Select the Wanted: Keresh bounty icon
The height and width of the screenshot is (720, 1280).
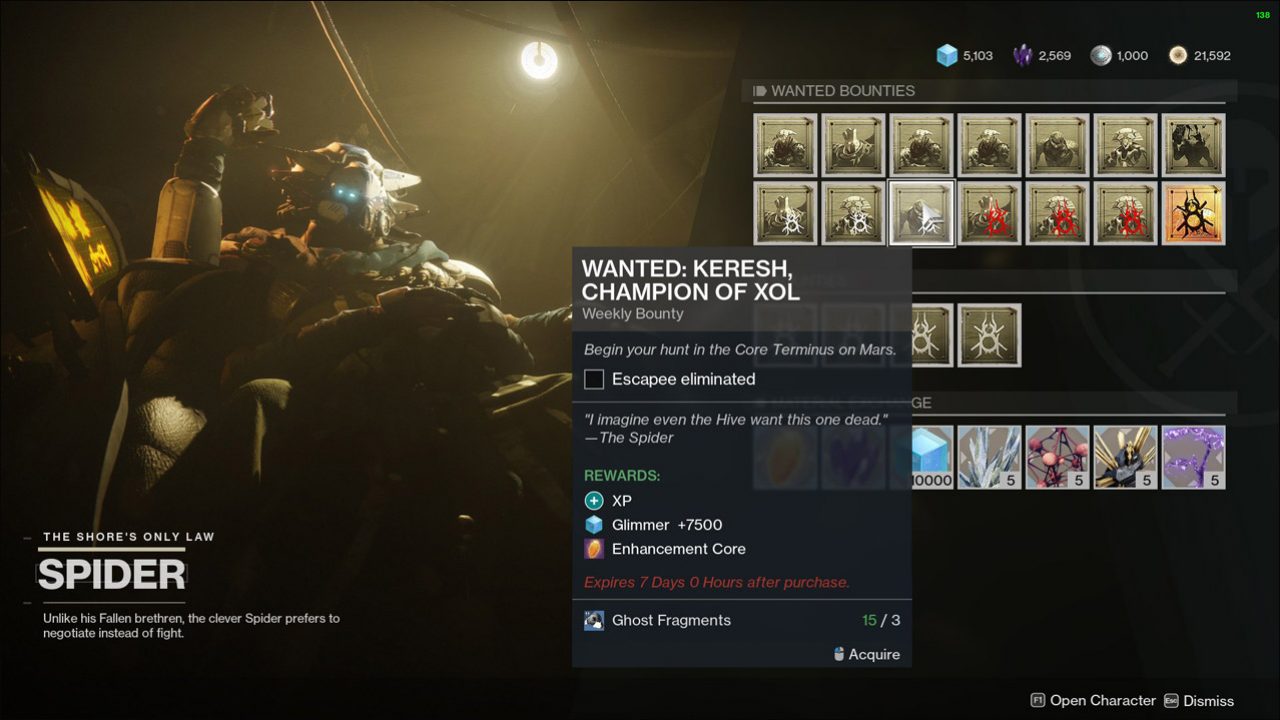[921, 213]
